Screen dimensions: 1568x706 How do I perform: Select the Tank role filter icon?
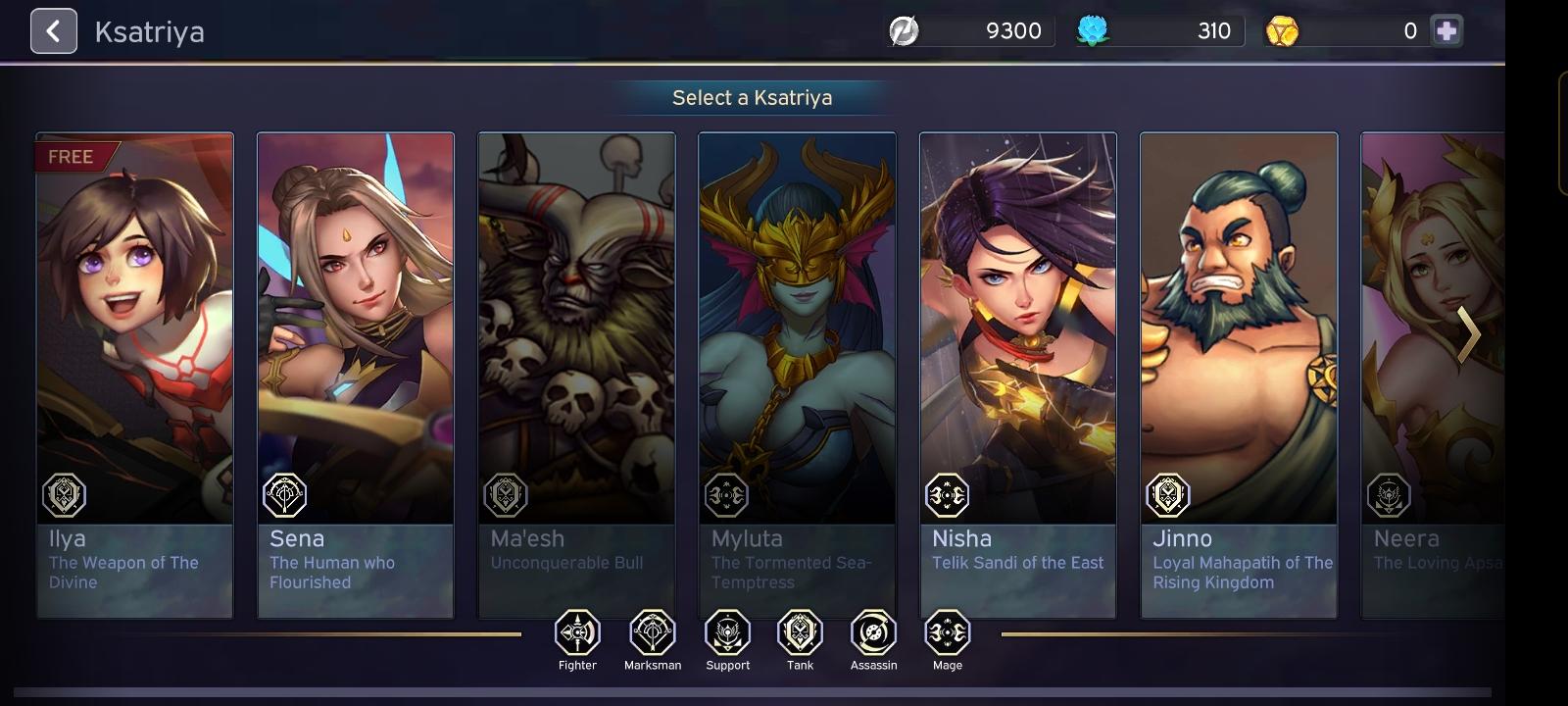coord(800,632)
